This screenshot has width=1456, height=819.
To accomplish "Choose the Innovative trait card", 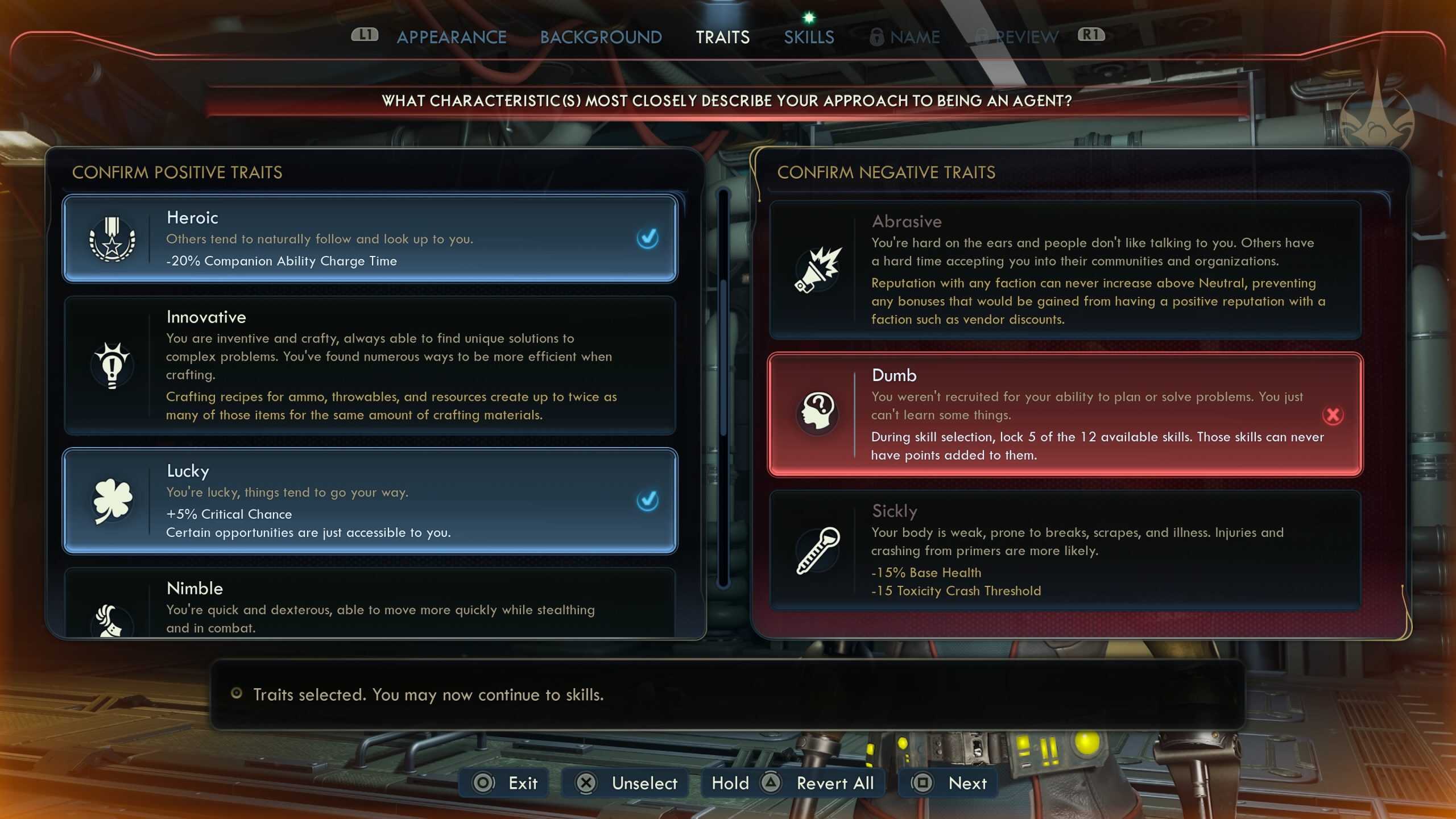I will click(x=370, y=365).
